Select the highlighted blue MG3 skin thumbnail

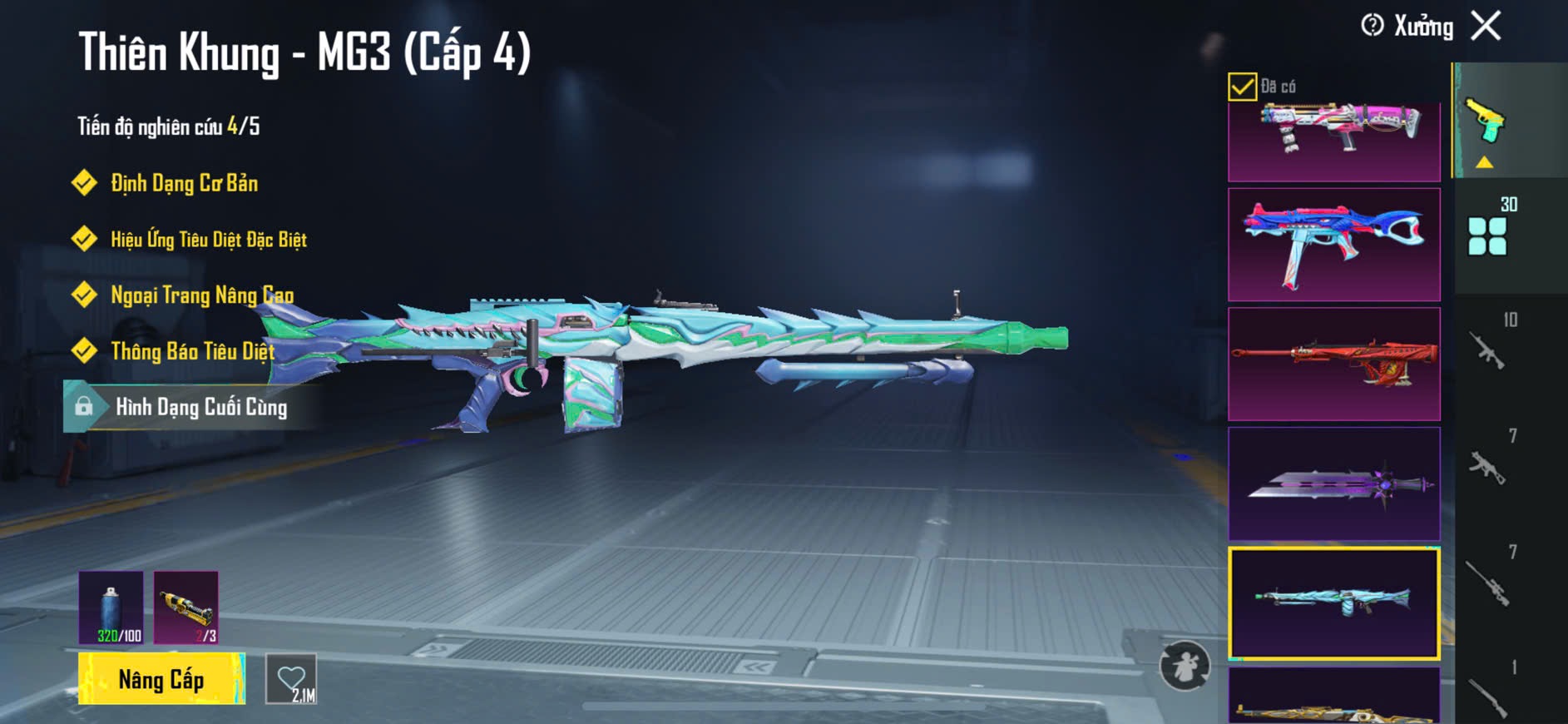(x=1333, y=603)
